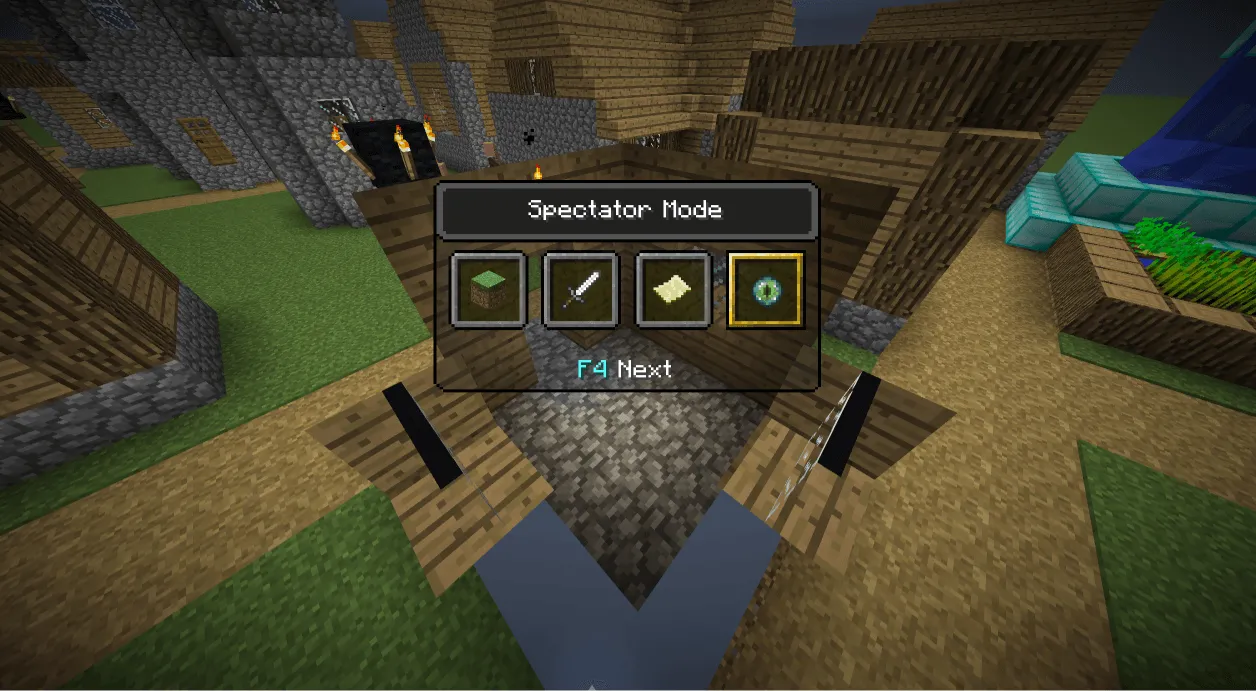Pick the map Adventure mode icon

673,291
